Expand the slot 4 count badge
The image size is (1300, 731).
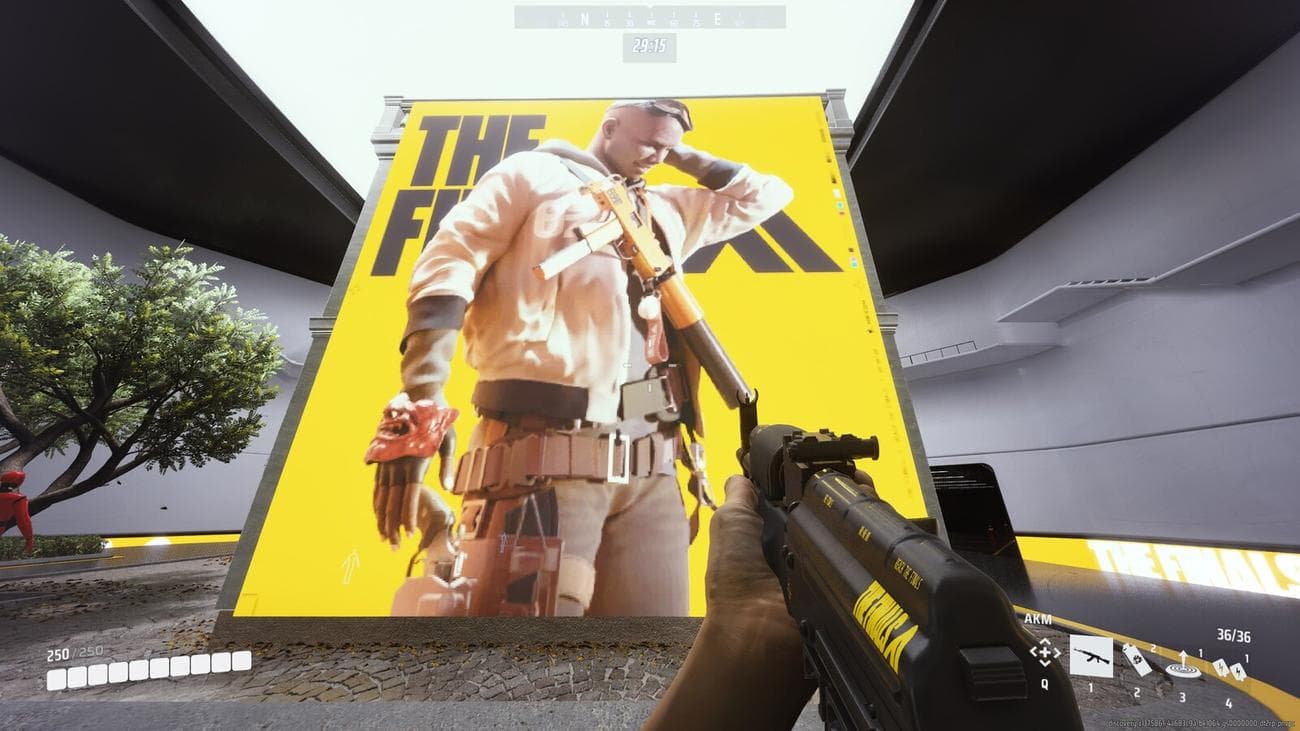click(1246, 658)
